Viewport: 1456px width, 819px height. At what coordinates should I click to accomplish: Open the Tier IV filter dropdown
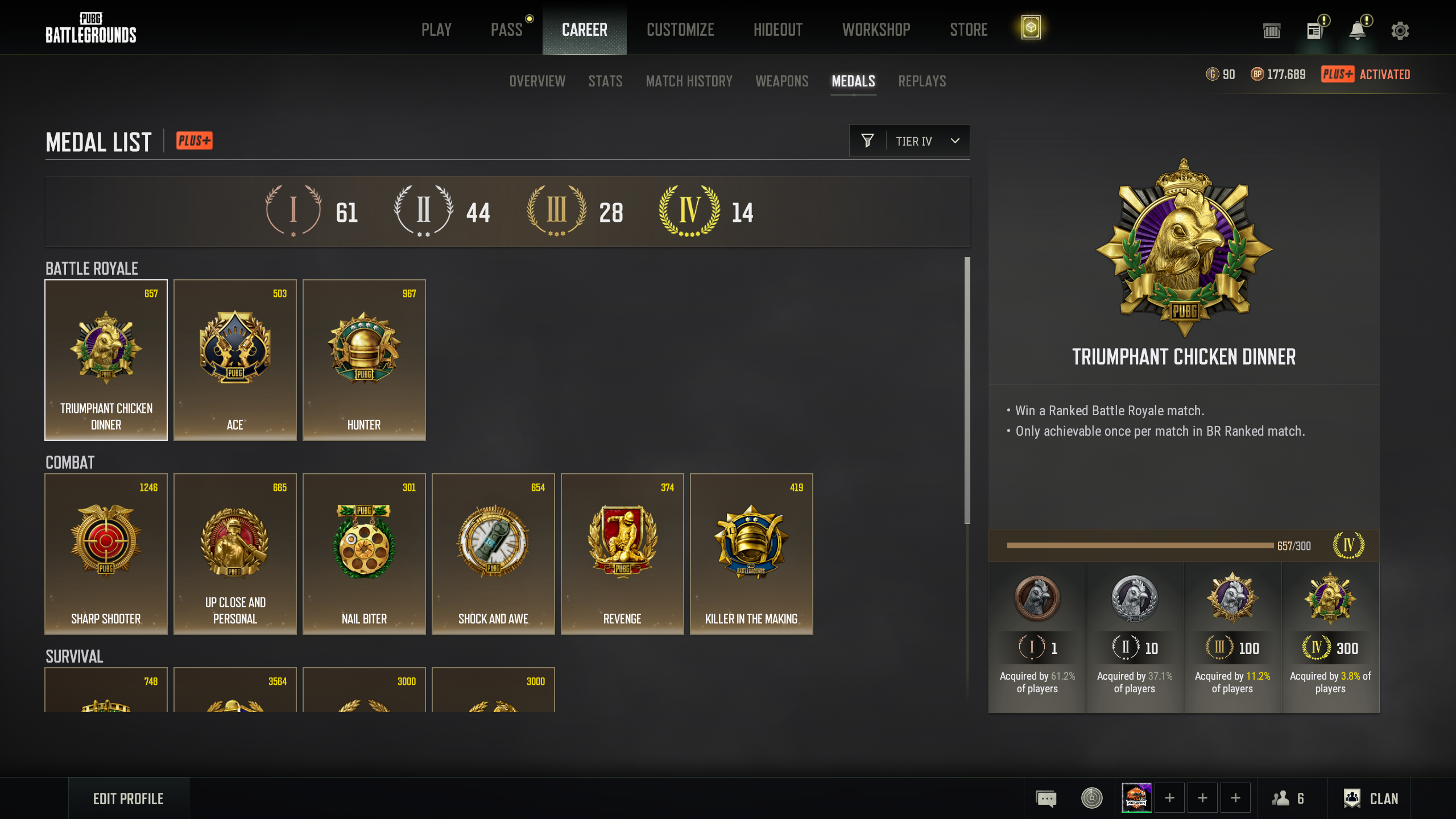point(909,141)
